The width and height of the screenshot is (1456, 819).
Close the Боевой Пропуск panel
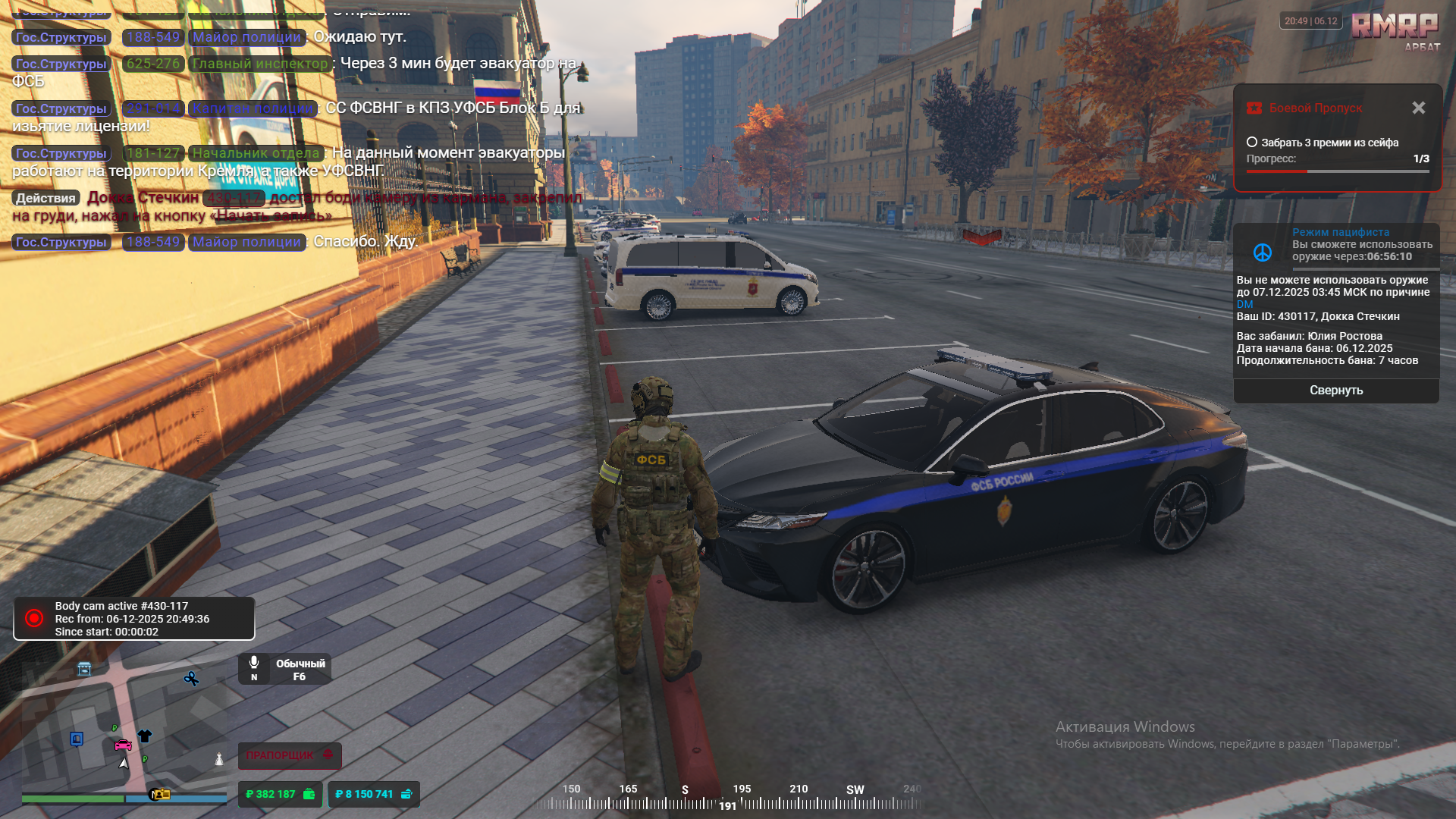[1418, 108]
